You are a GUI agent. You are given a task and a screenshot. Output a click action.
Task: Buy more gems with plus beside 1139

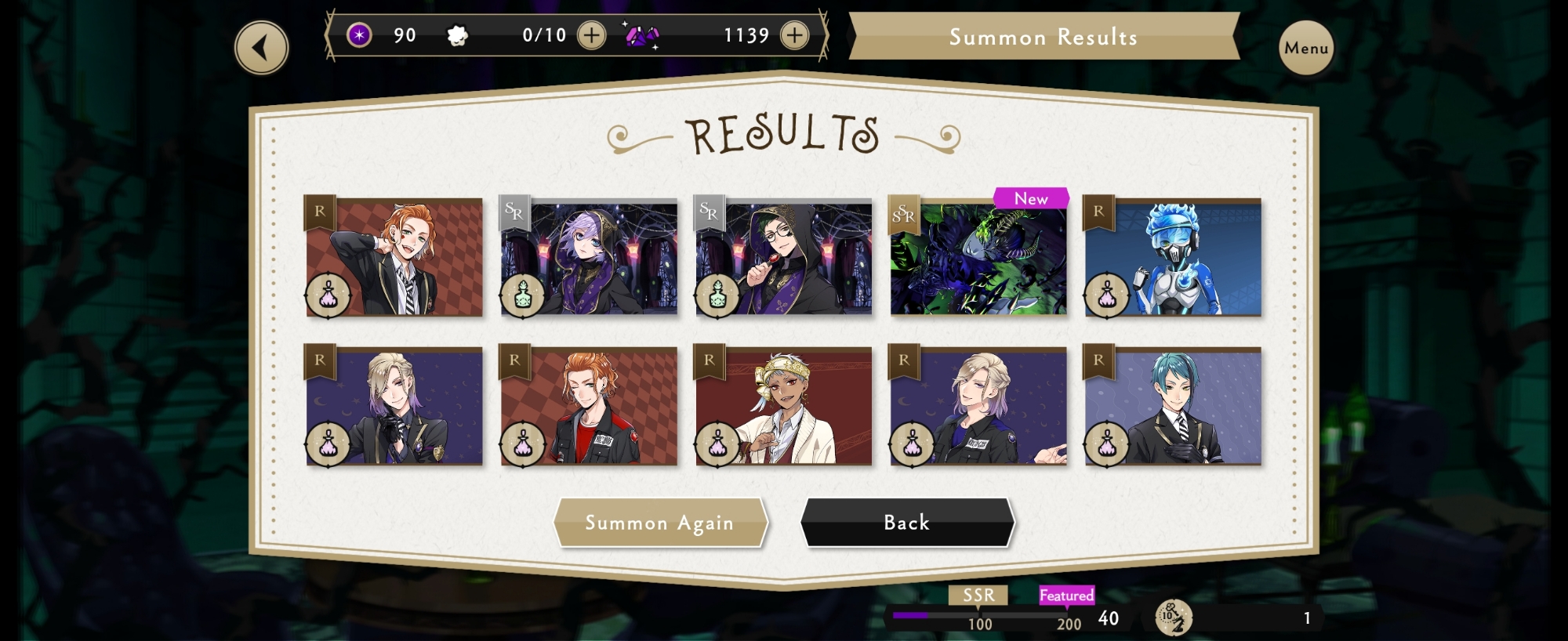coord(794,35)
